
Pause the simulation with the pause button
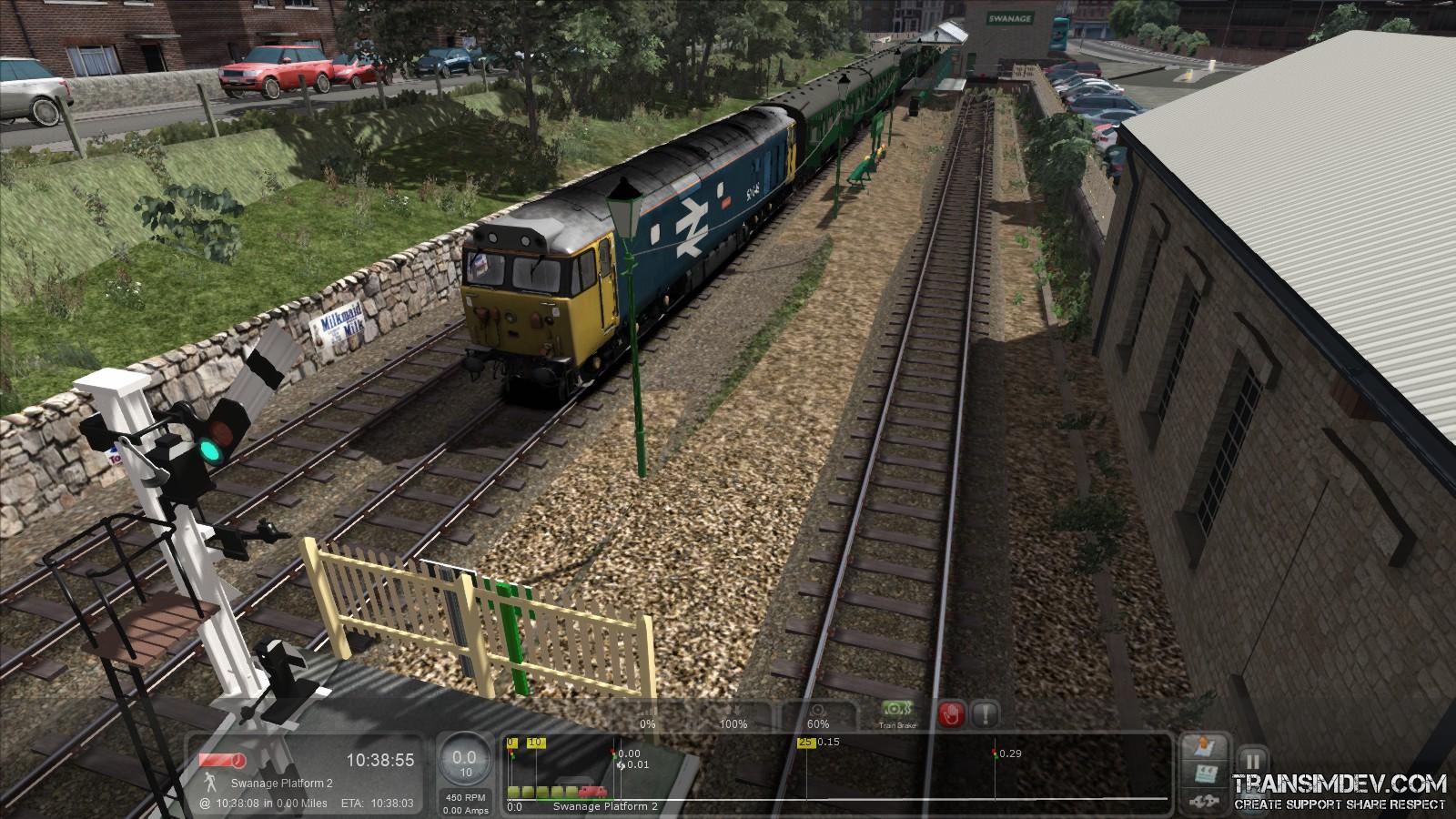[1253, 762]
